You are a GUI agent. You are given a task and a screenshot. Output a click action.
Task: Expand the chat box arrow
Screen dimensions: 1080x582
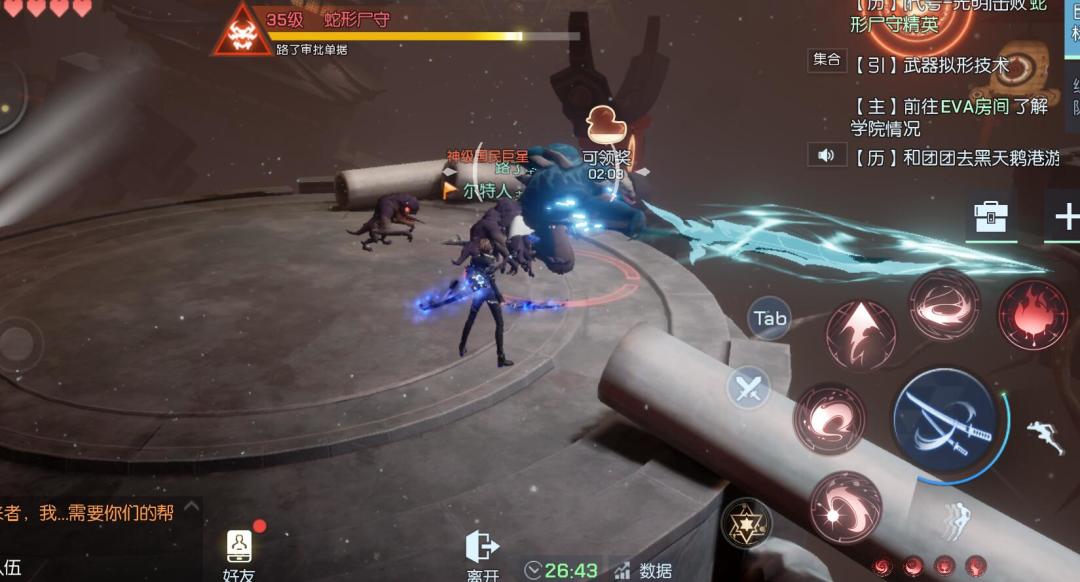(x=192, y=508)
